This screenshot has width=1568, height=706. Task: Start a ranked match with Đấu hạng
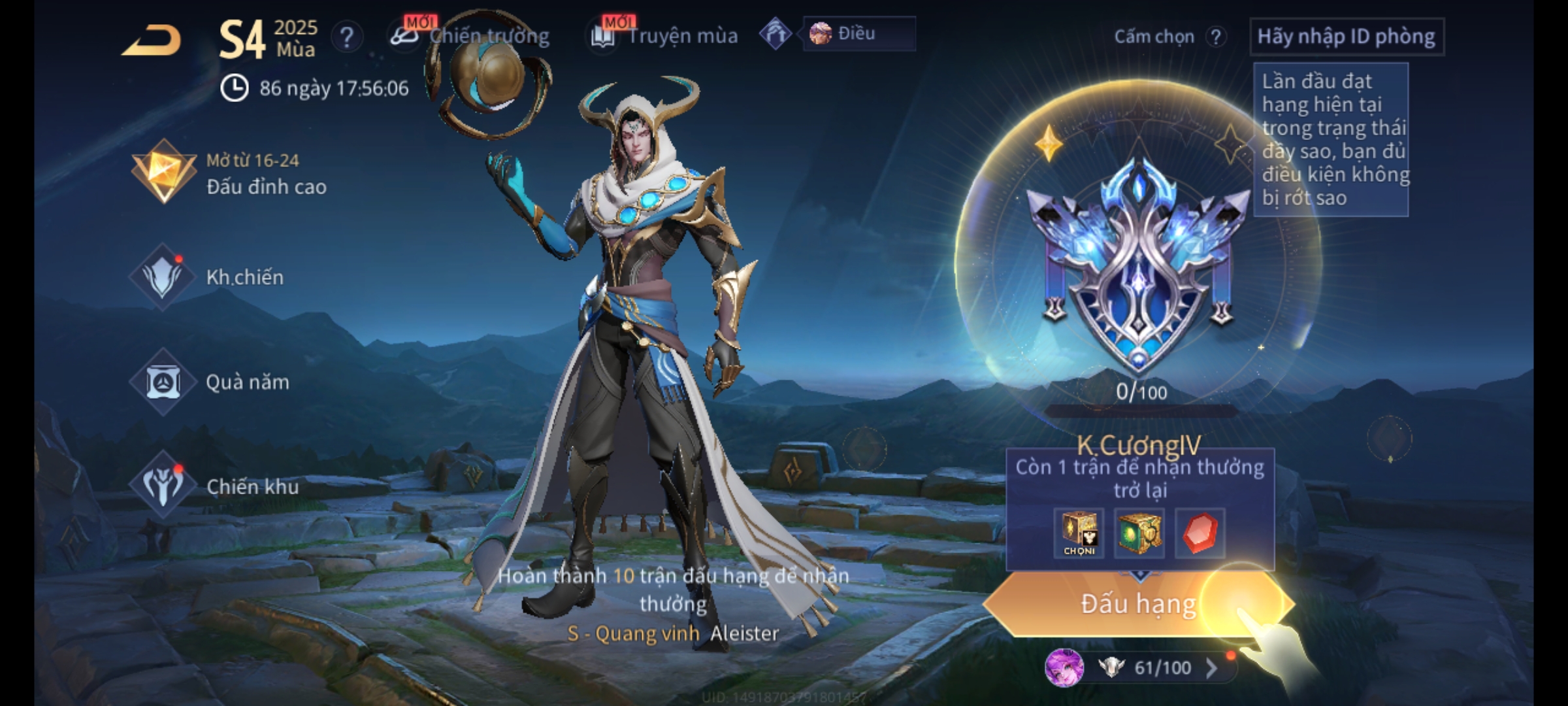pos(1138,604)
